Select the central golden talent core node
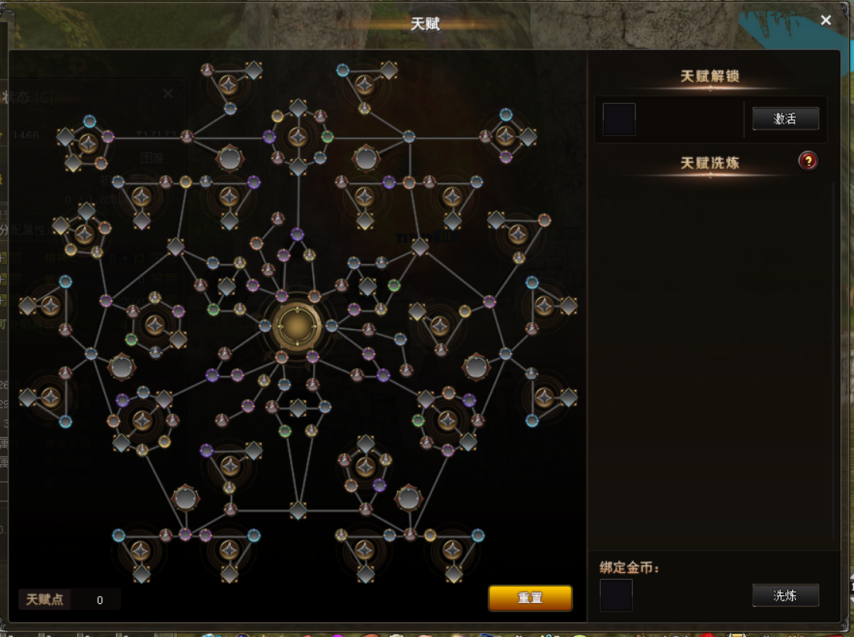This screenshot has width=854, height=637. coord(296,325)
